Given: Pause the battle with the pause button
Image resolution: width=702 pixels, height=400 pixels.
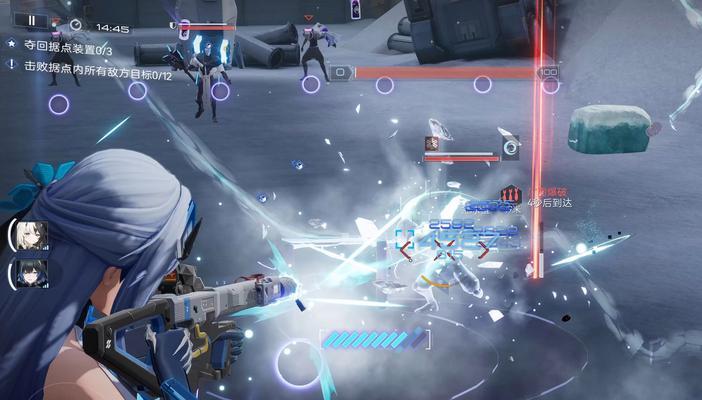Looking at the screenshot, I should [31, 19].
